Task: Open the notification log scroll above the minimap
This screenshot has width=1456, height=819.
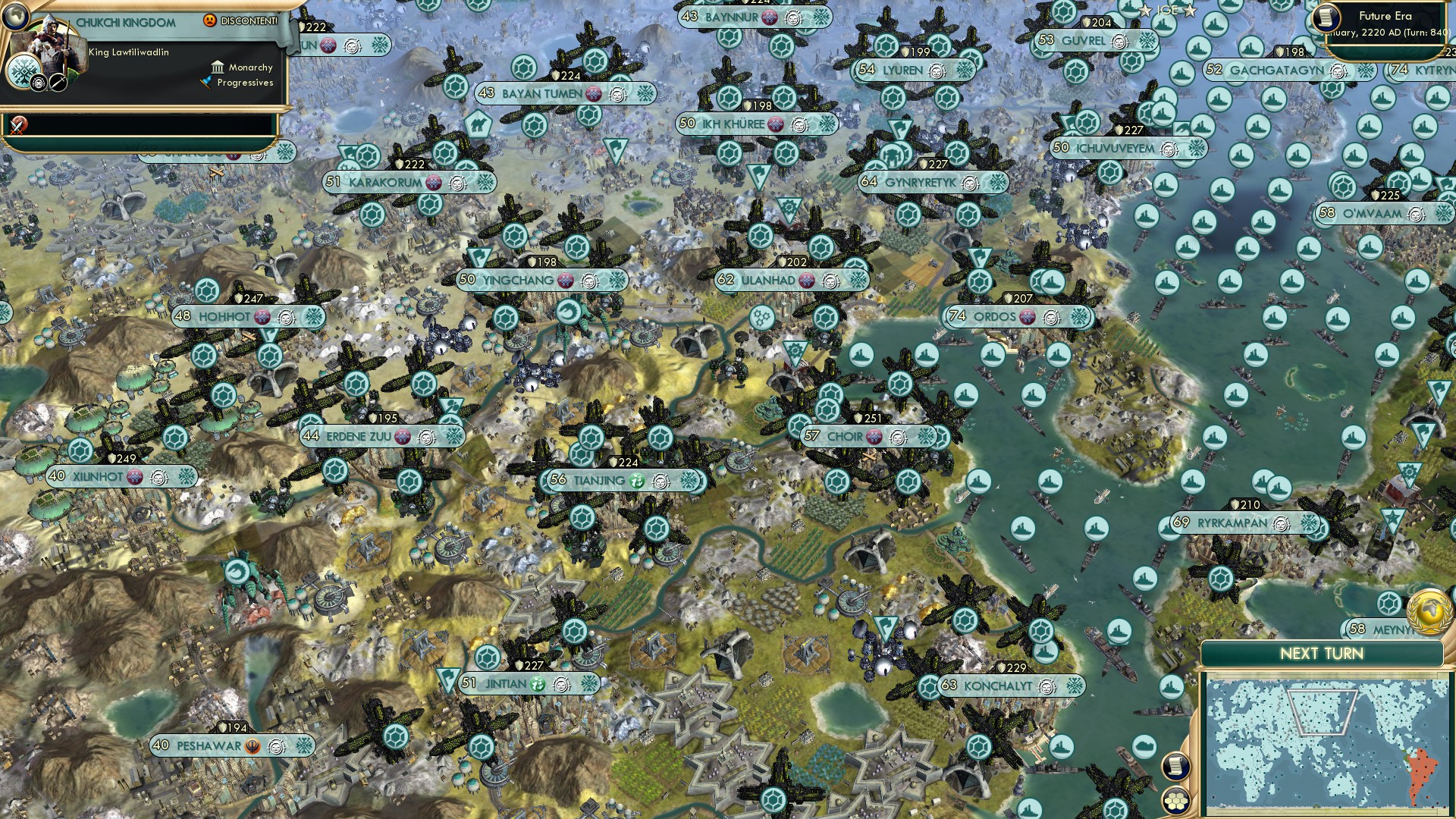Action: pos(1176,766)
